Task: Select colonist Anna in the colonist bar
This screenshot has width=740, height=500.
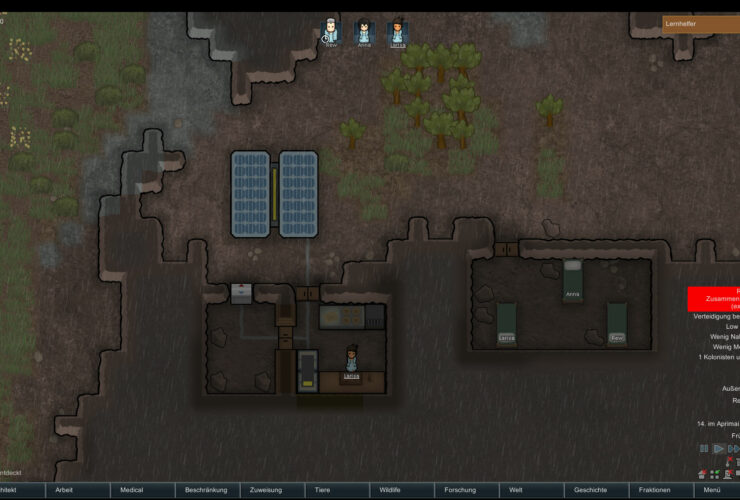Action: [x=364, y=32]
